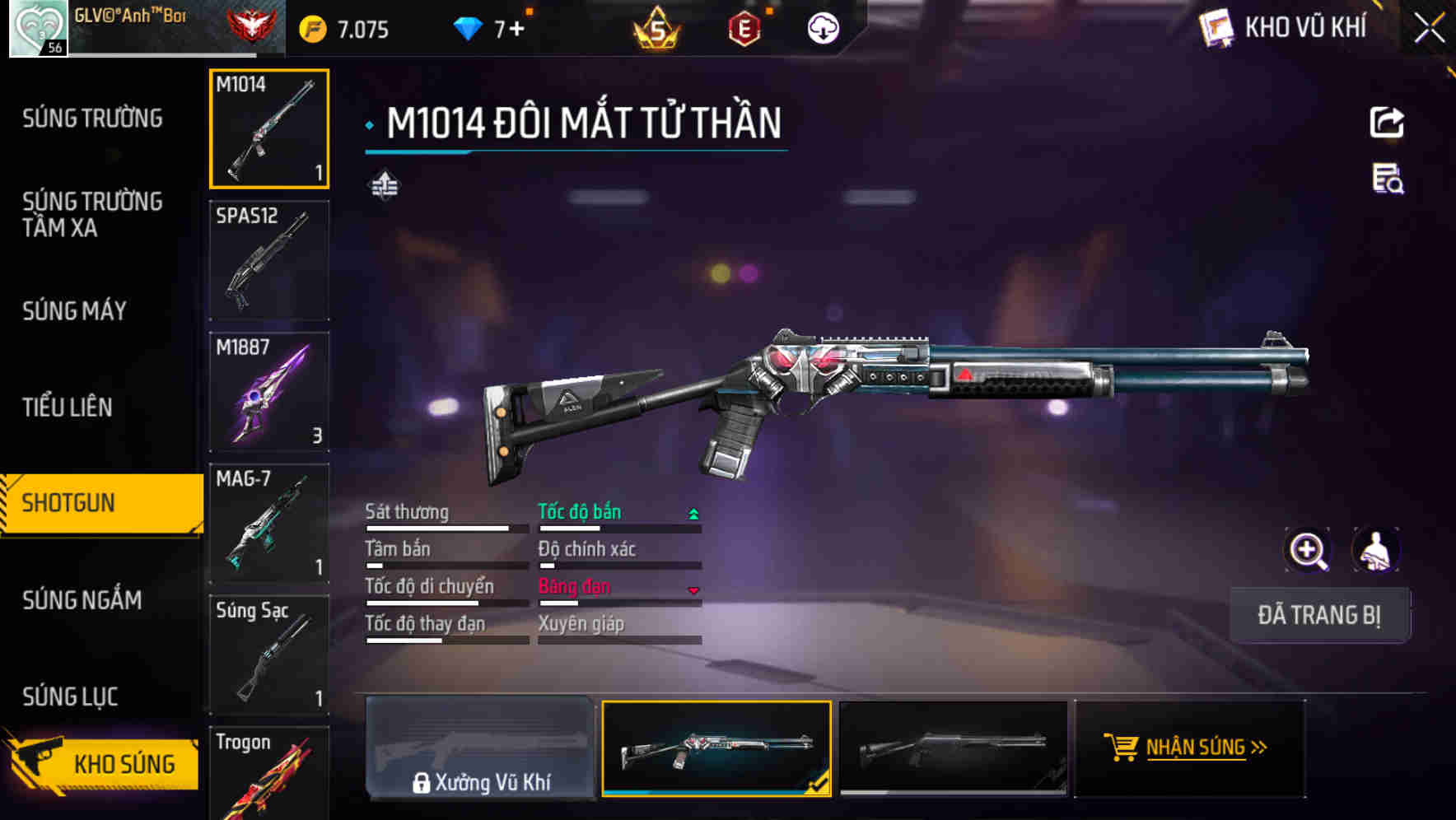1456x820 pixels.
Task: Share this weapon skin
Action: click(1387, 123)
